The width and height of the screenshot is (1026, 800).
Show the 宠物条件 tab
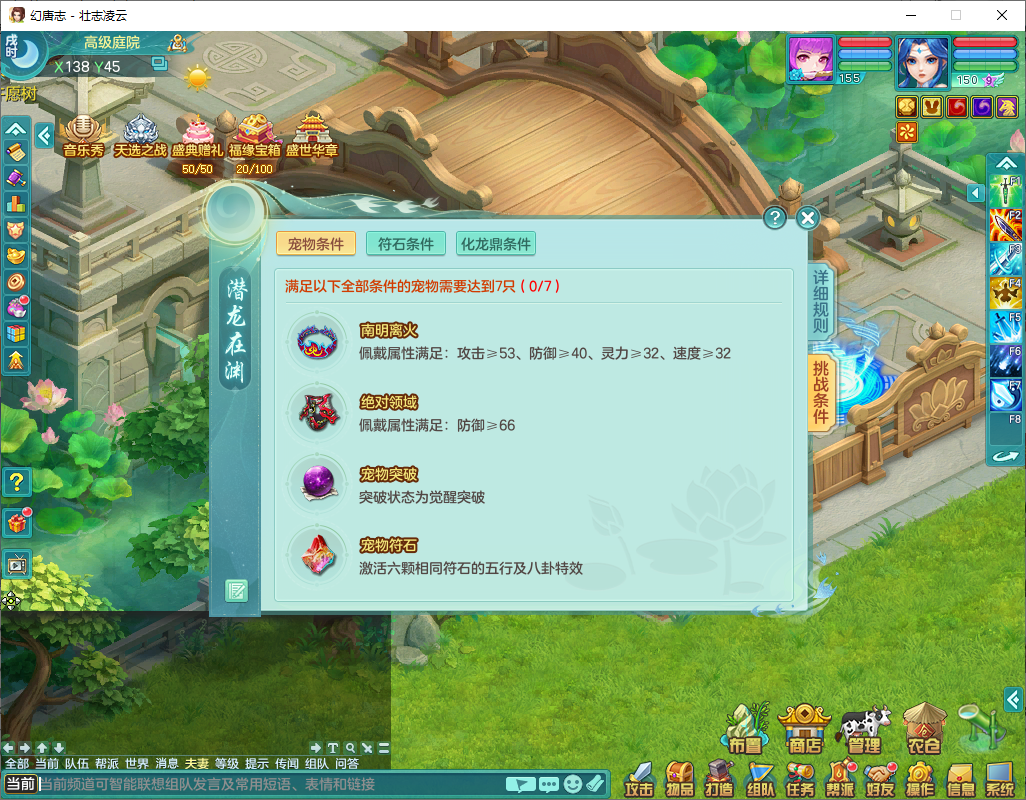(x=315, y=244)
